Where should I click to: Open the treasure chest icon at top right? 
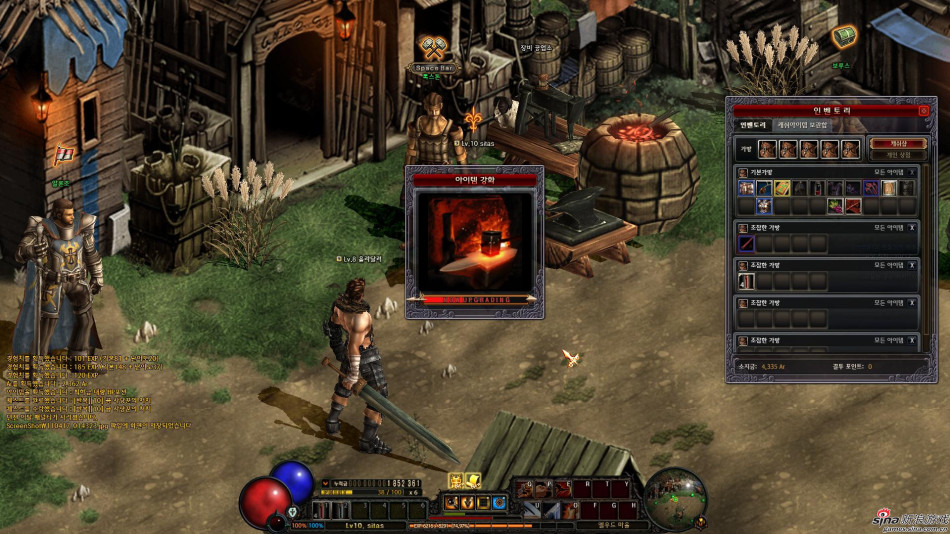point(843,37)
